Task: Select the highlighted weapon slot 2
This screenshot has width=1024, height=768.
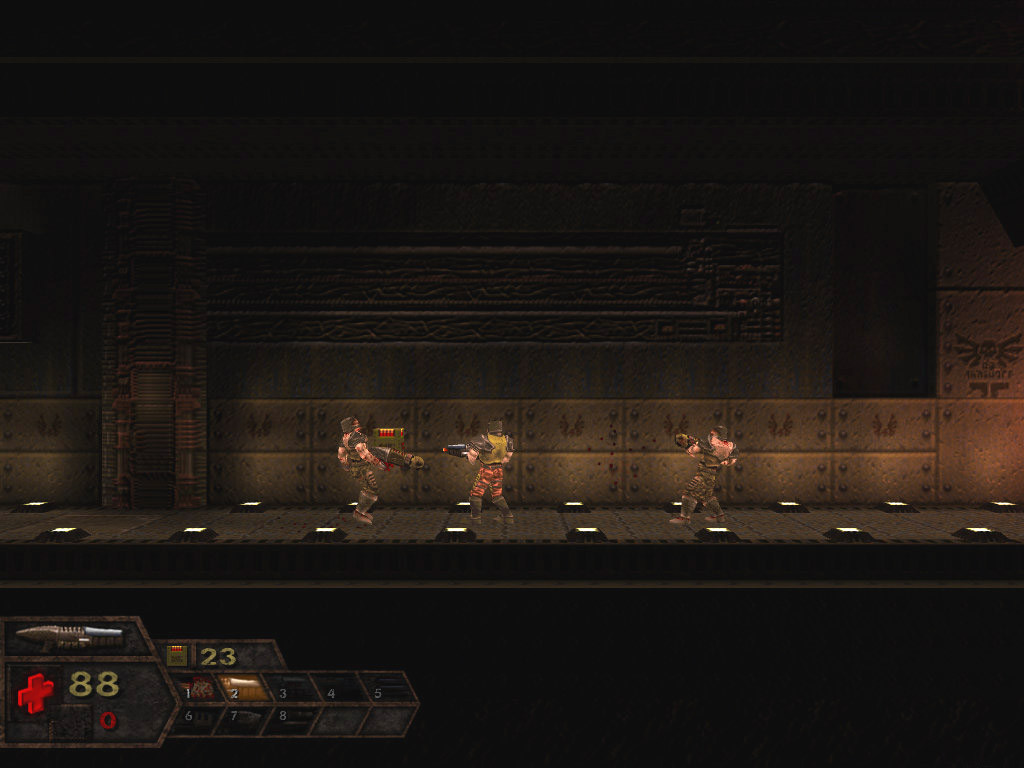Action: 245,688
